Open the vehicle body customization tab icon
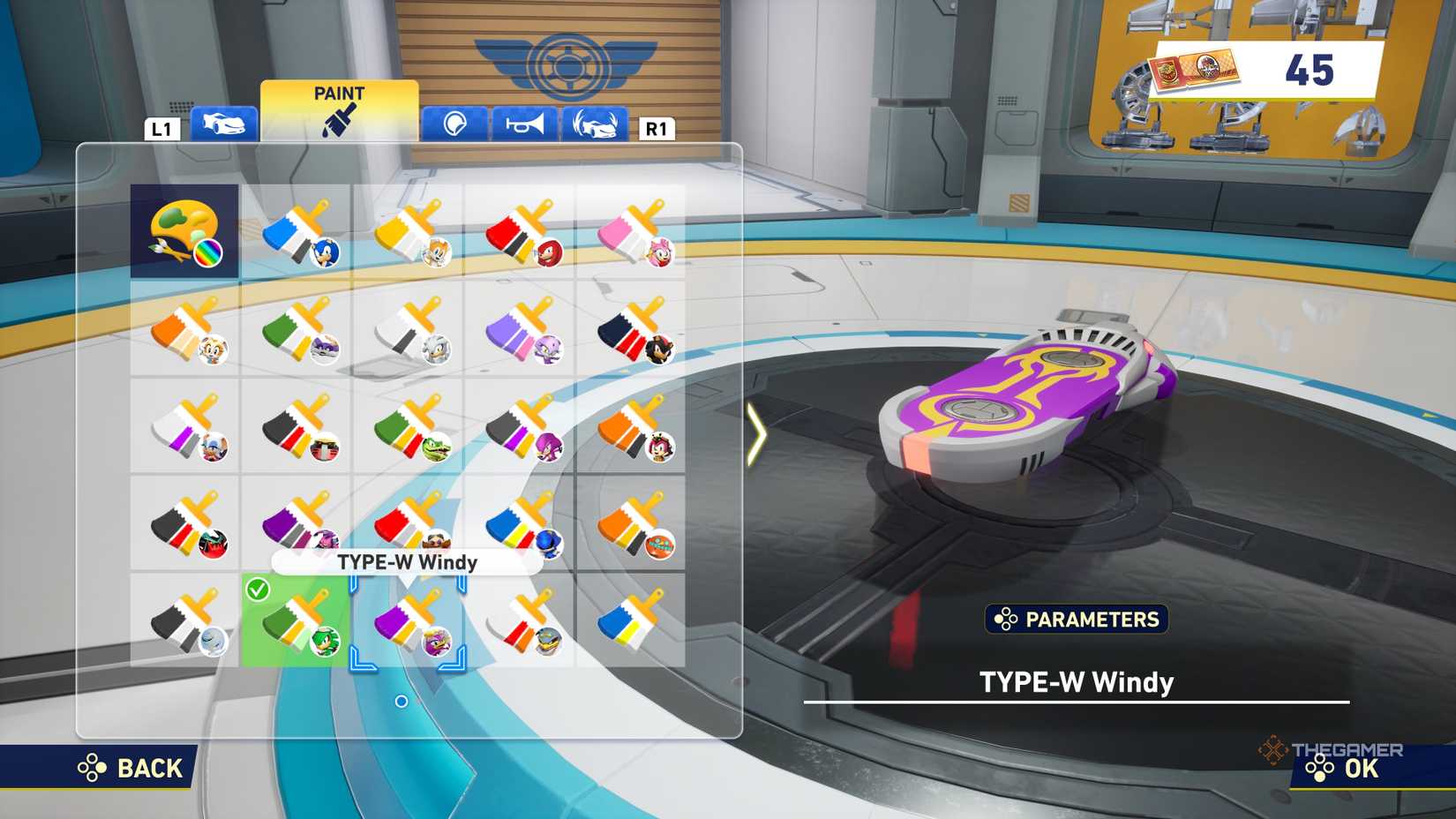Viewport: 1456px width, 819px height. 225,124
